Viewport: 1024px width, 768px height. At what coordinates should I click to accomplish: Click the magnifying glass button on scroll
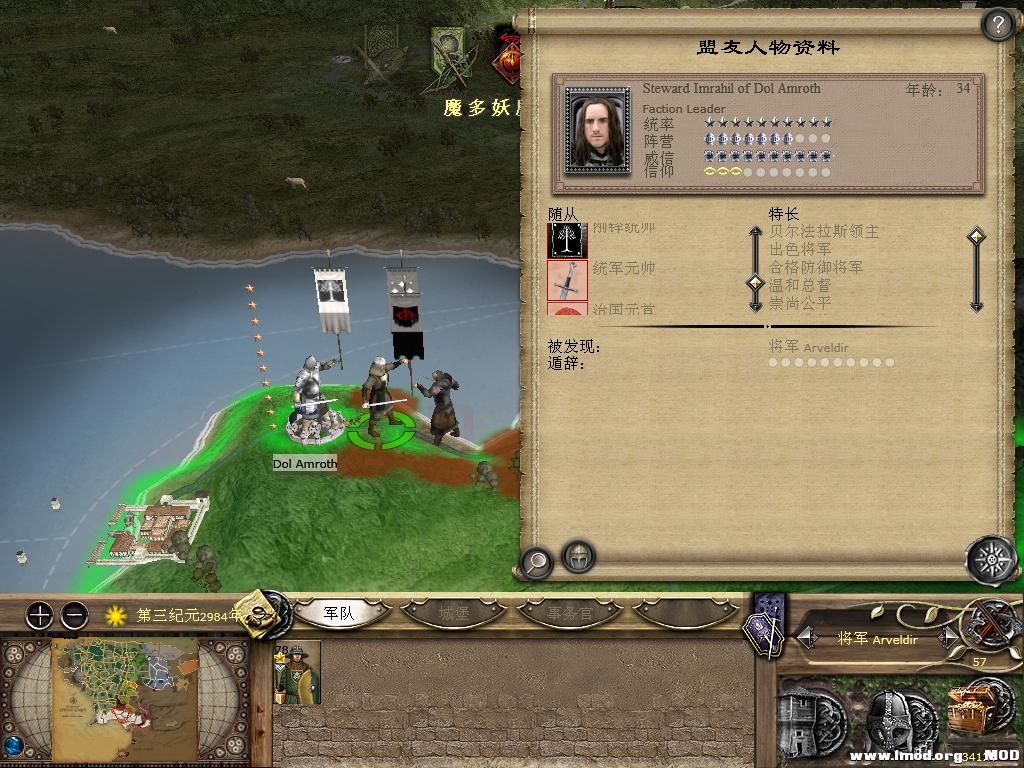tap(536, 562)
